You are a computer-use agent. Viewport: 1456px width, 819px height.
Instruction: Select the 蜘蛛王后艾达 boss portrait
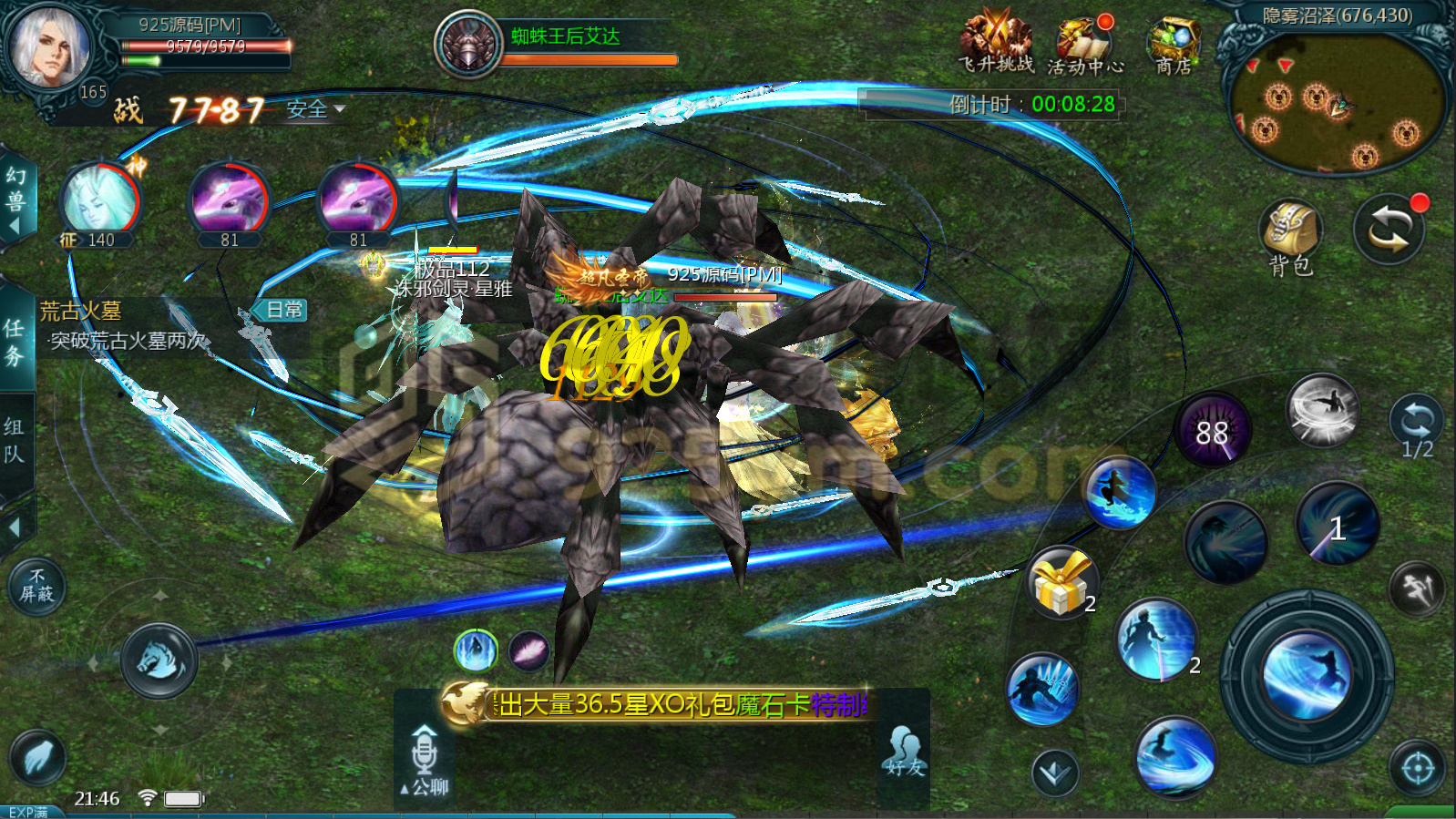click(x=468, y=45)
